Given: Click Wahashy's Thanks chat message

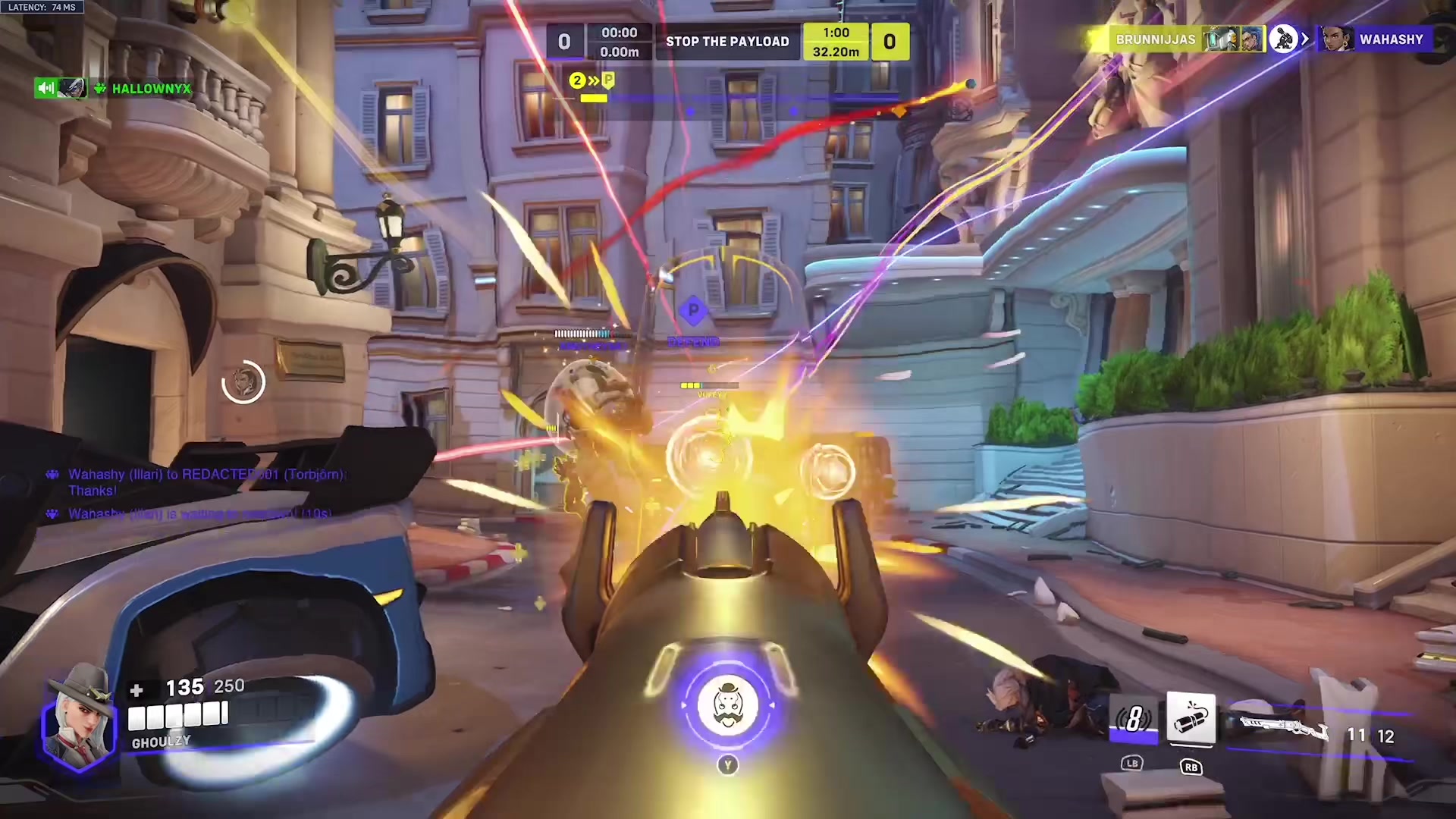Looking at the screenshot, I should [197, 482].
